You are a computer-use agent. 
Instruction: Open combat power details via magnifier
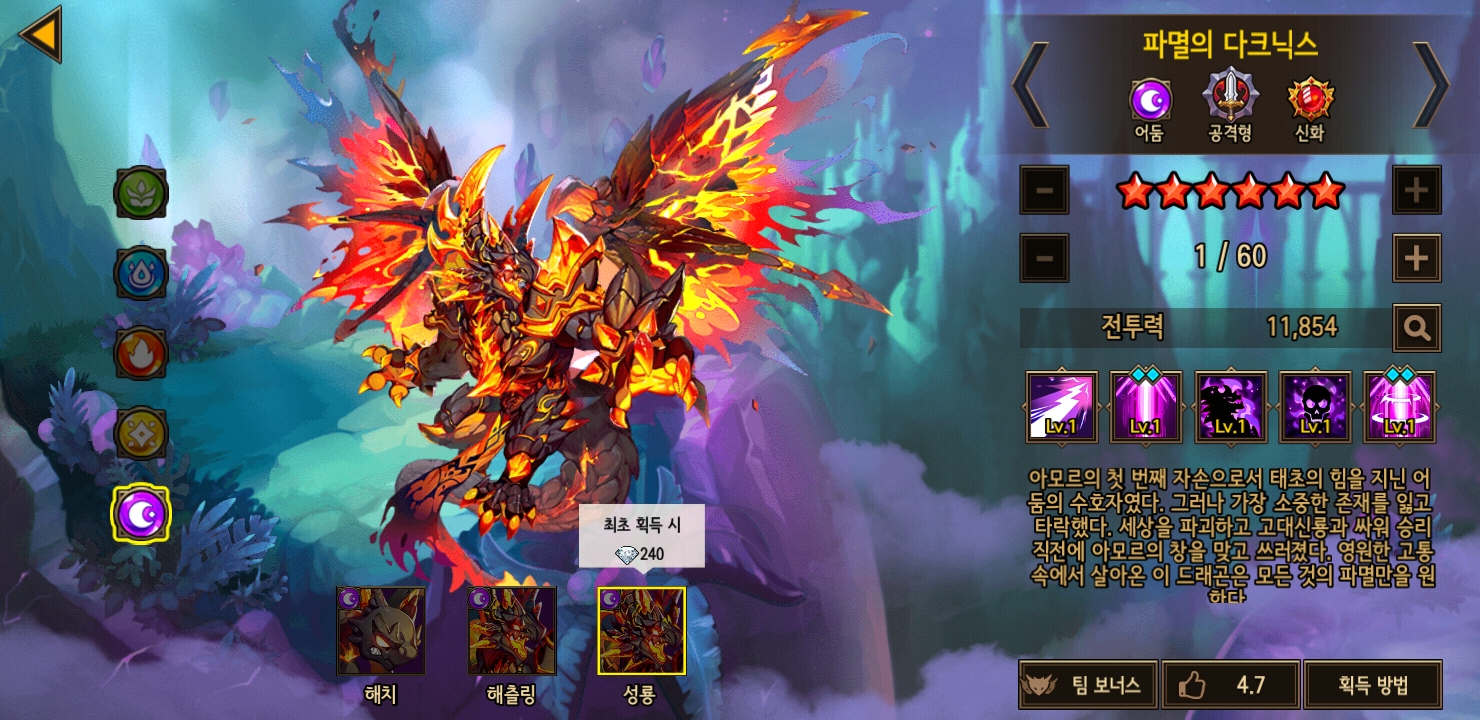pos(1416,327)
